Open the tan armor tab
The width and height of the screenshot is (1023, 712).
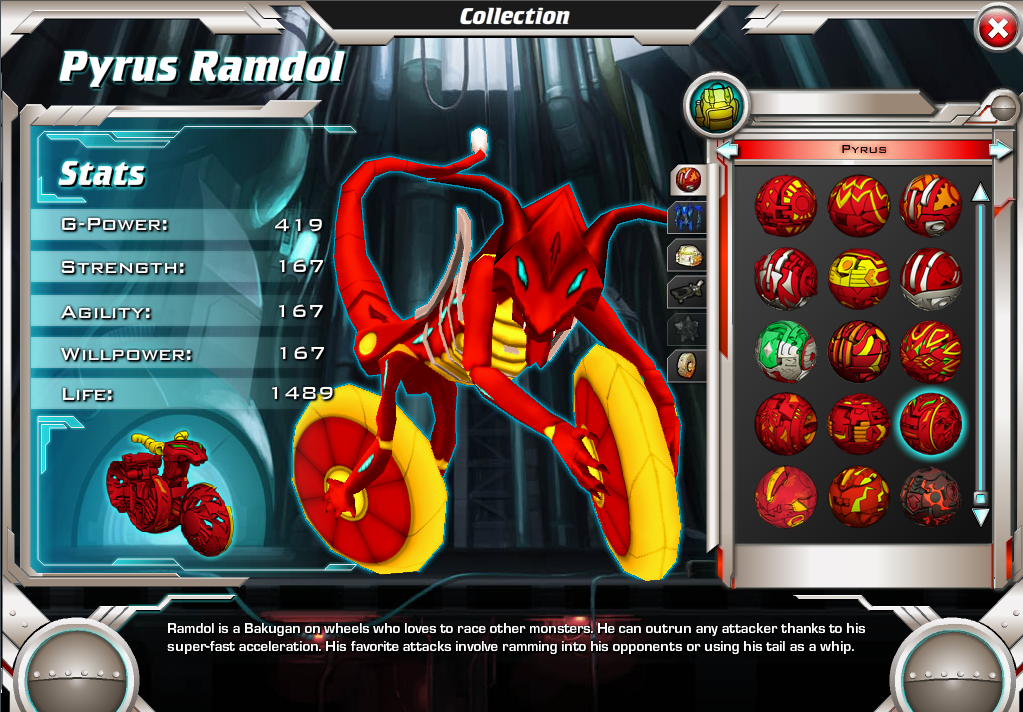click(688, 255)
